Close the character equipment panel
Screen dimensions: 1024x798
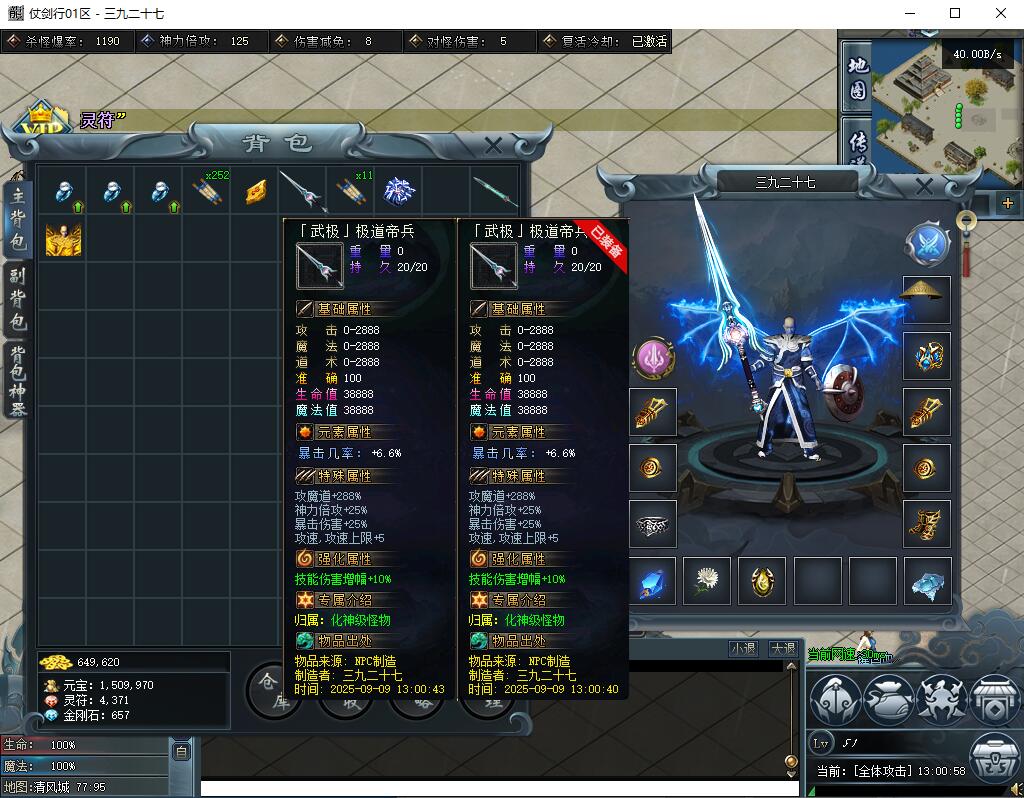pyautogui.click(x=924, y=186)
